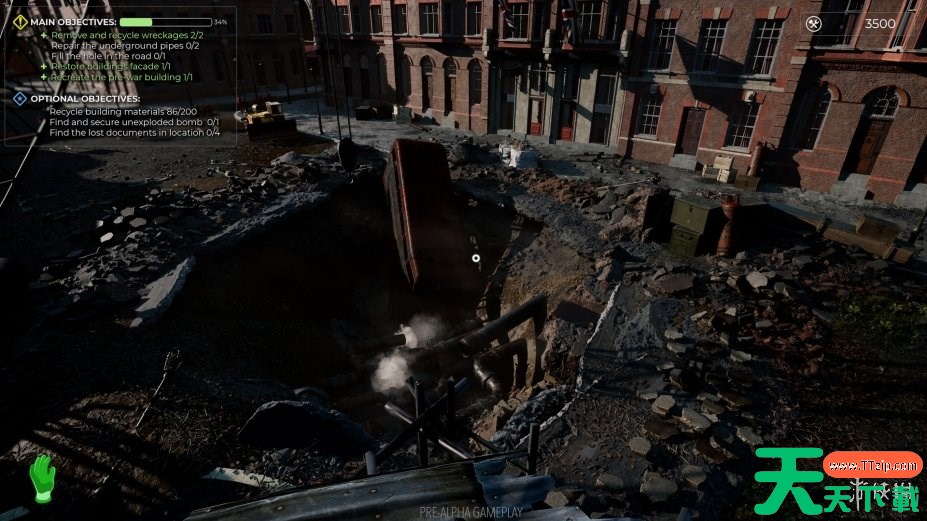Click the wrench and hammer resources icon
This screenshot has width=927, height=521.
pyautogui.click(x=814, y=23)
